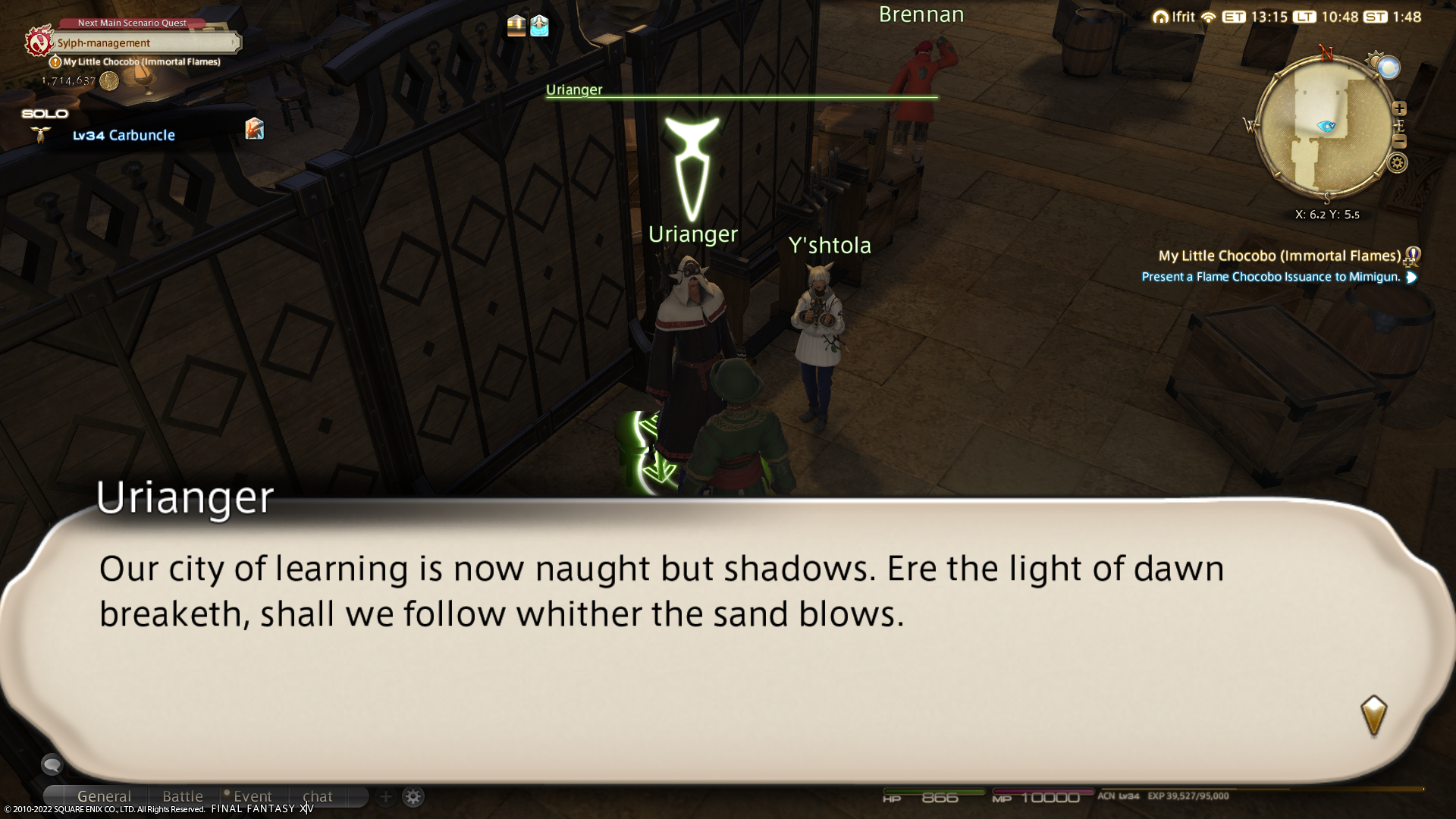Open the Sylph-management main scenario quest
Screen dimensions: 1456x819
point(144,43)
